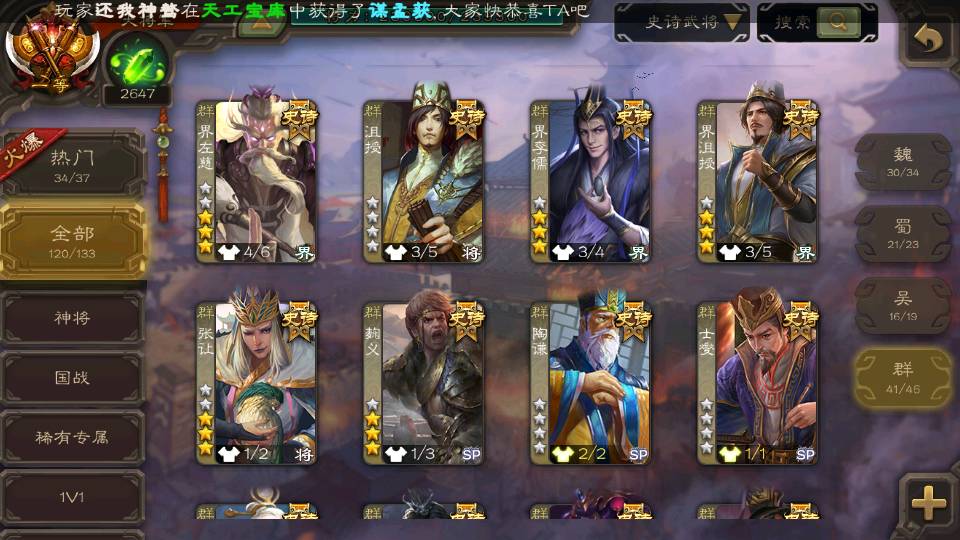Show the 吴 faction heroes
960x540 pixels.
903,305
